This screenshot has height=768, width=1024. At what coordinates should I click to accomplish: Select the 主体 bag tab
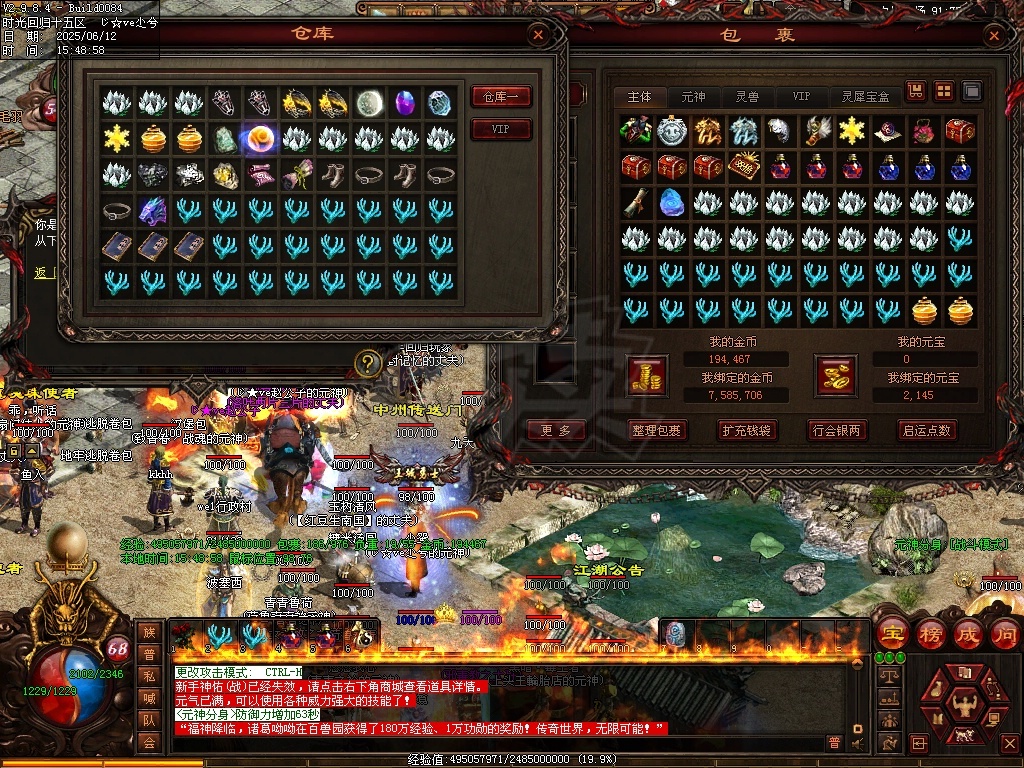[640, 97]
